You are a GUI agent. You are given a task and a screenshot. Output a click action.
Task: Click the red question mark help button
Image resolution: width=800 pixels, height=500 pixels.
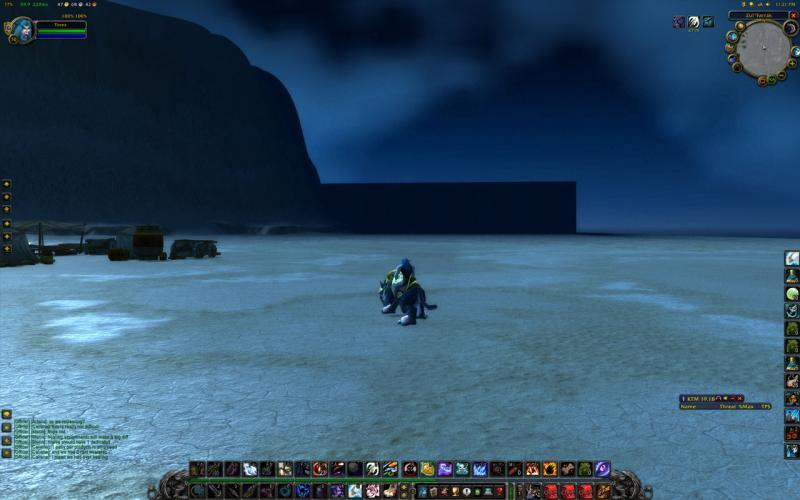[499, 491]
